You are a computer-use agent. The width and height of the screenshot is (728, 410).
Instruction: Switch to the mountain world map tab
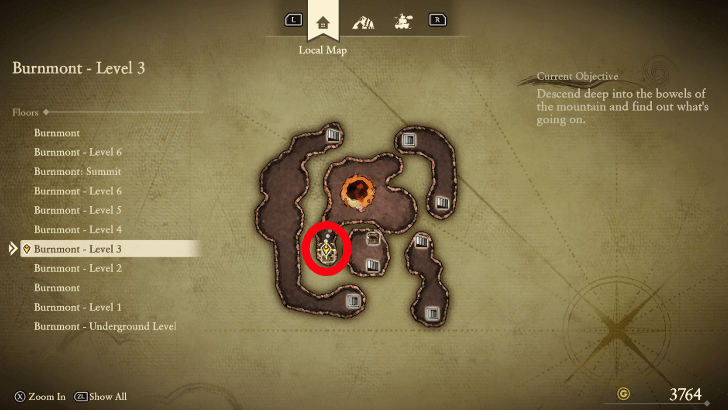363,21
